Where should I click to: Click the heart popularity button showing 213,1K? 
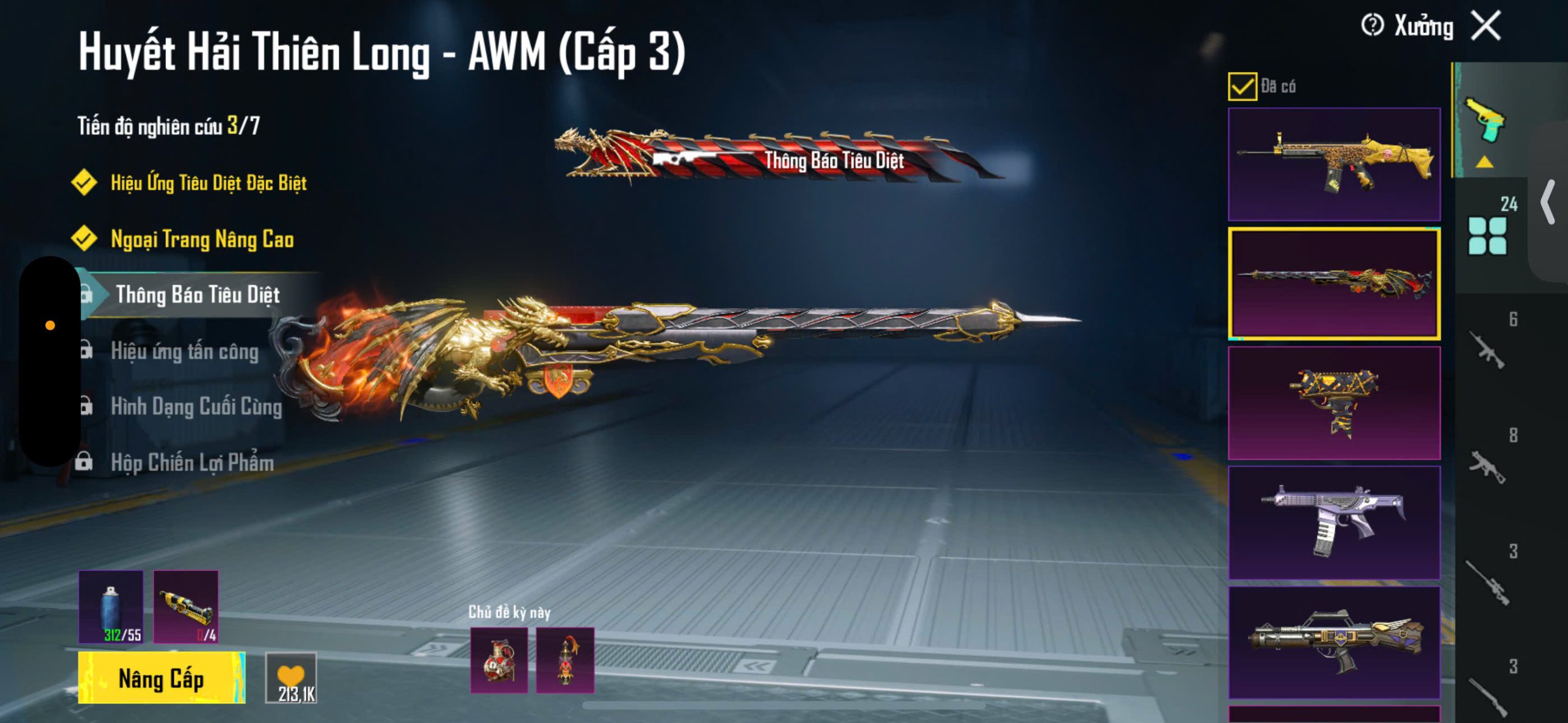[292, 678]
